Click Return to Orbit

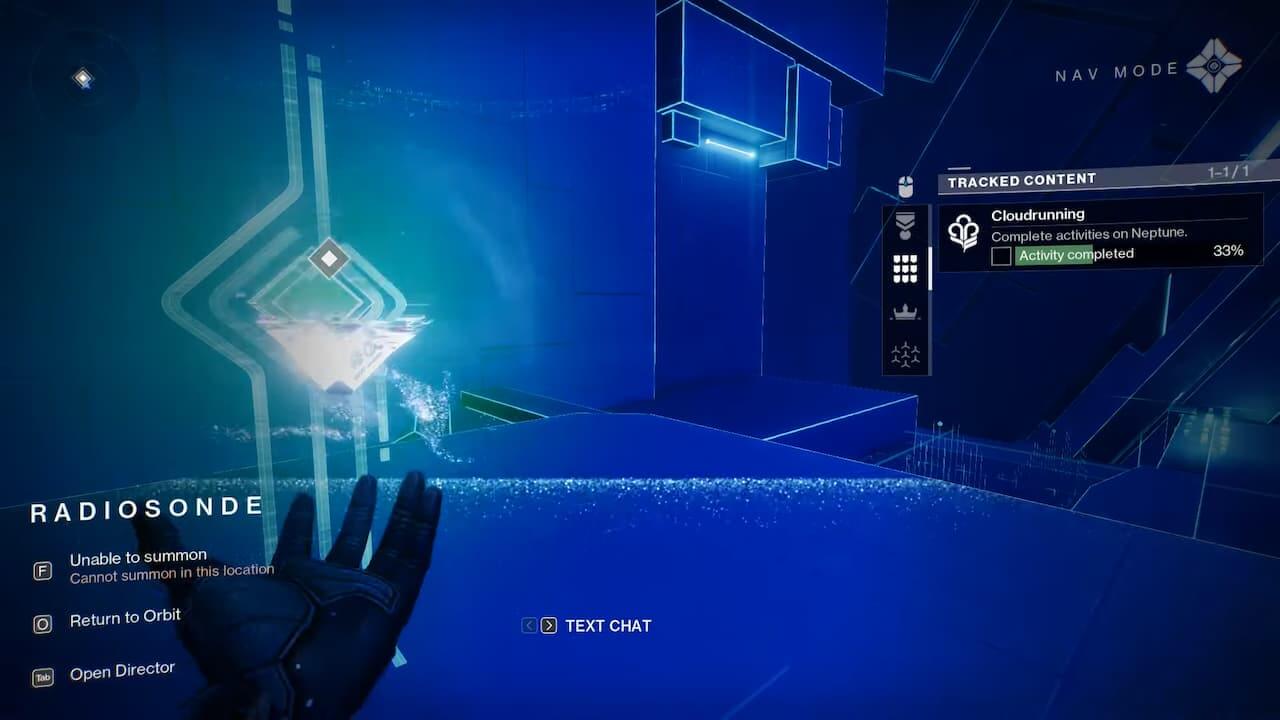[128, 617]
